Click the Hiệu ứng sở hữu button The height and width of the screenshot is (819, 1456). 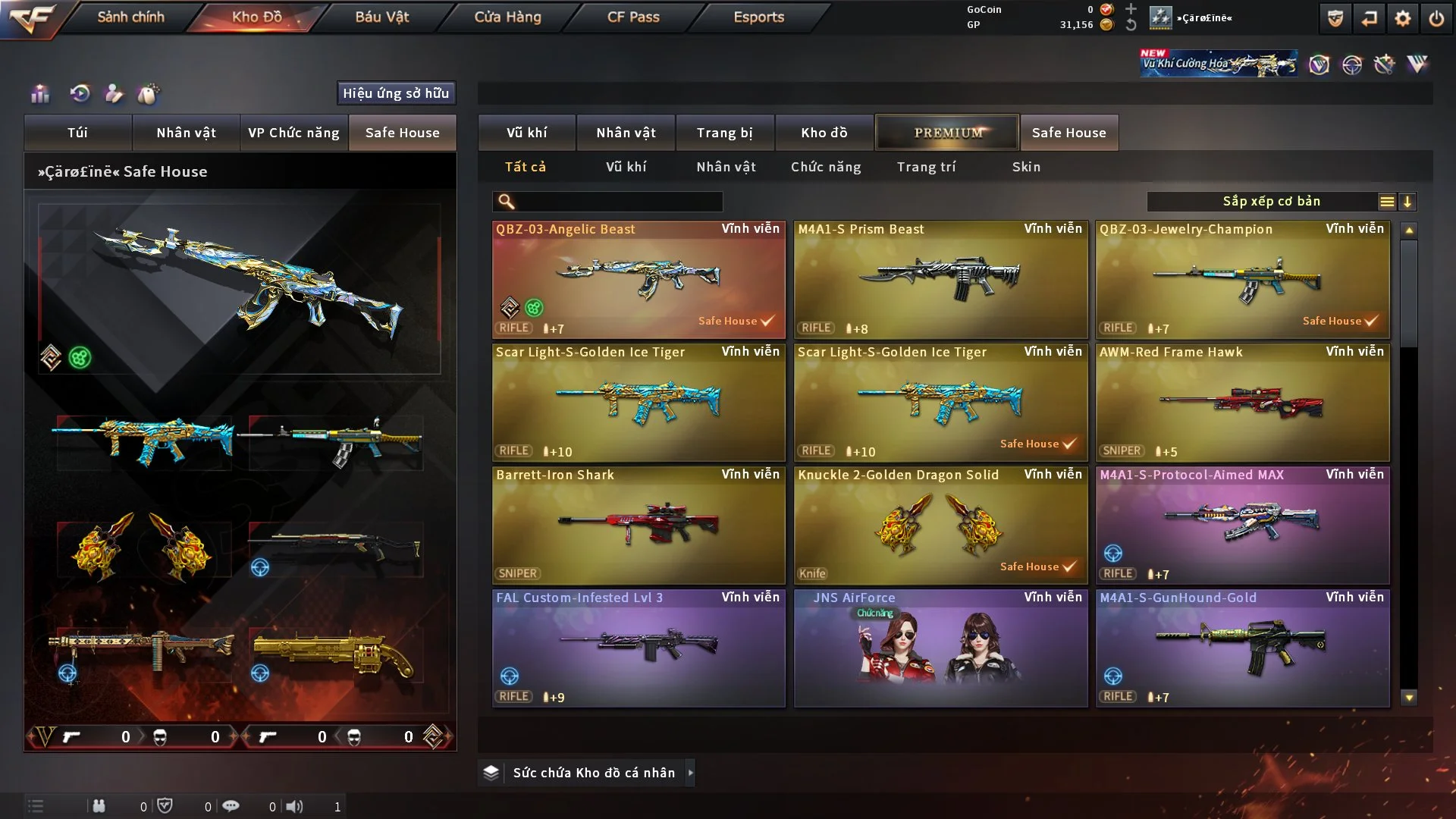[396, 93]
